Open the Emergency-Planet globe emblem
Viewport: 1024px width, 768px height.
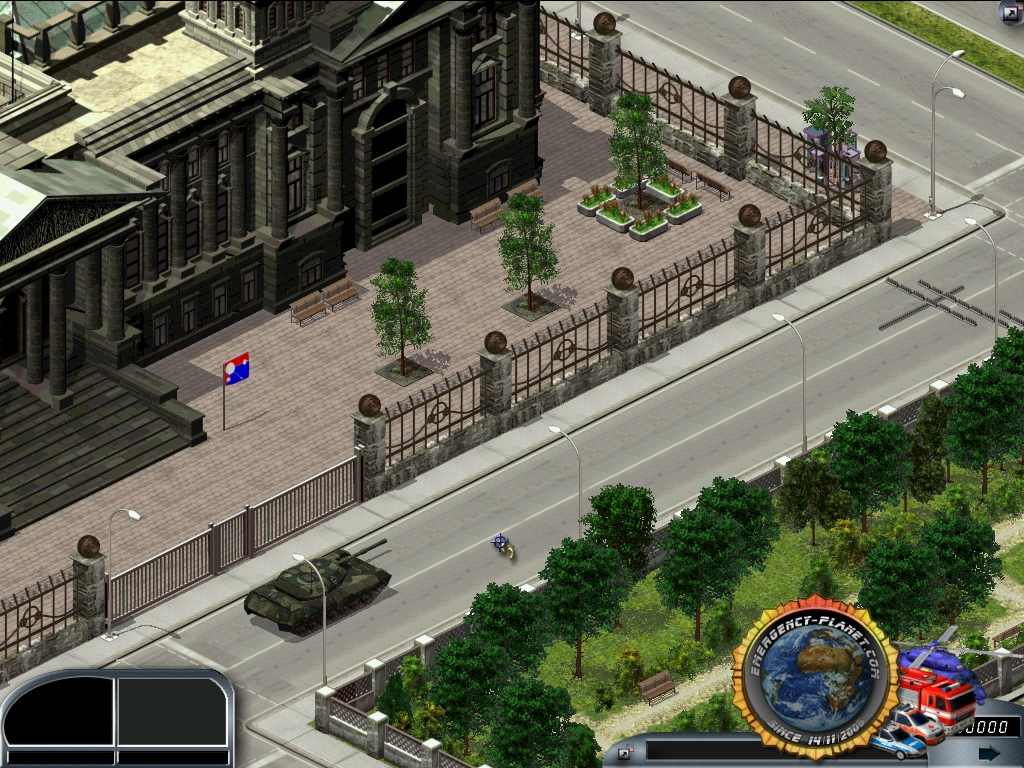(812, 679)
